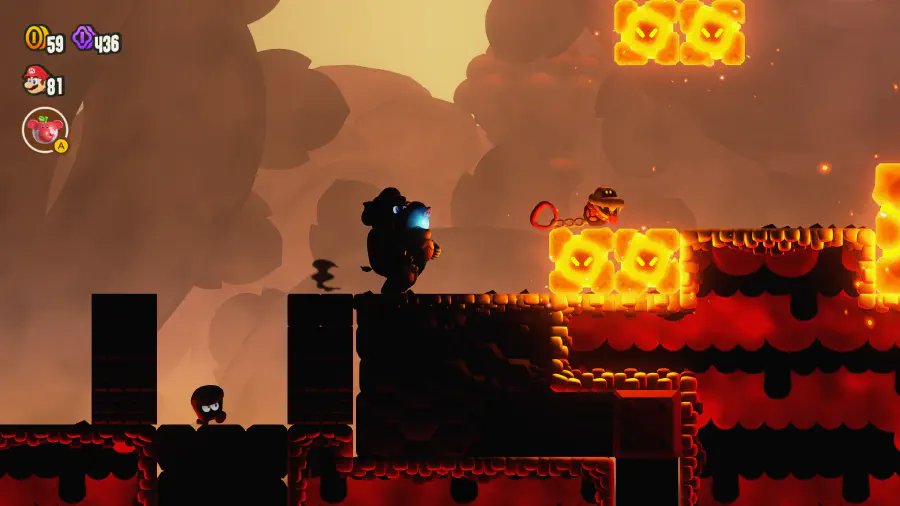
Task: Use the stored Elephant Fruit power-up
Action: (45, 130)
